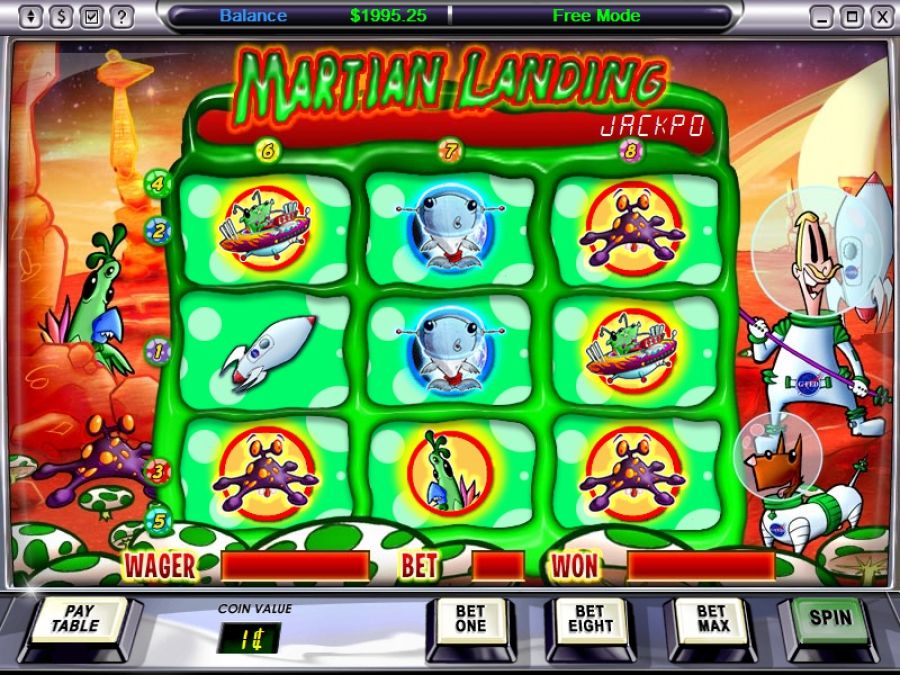Open the checkmark options button
The width and height of the screenshot is (900, 675).
pos(92,17)
